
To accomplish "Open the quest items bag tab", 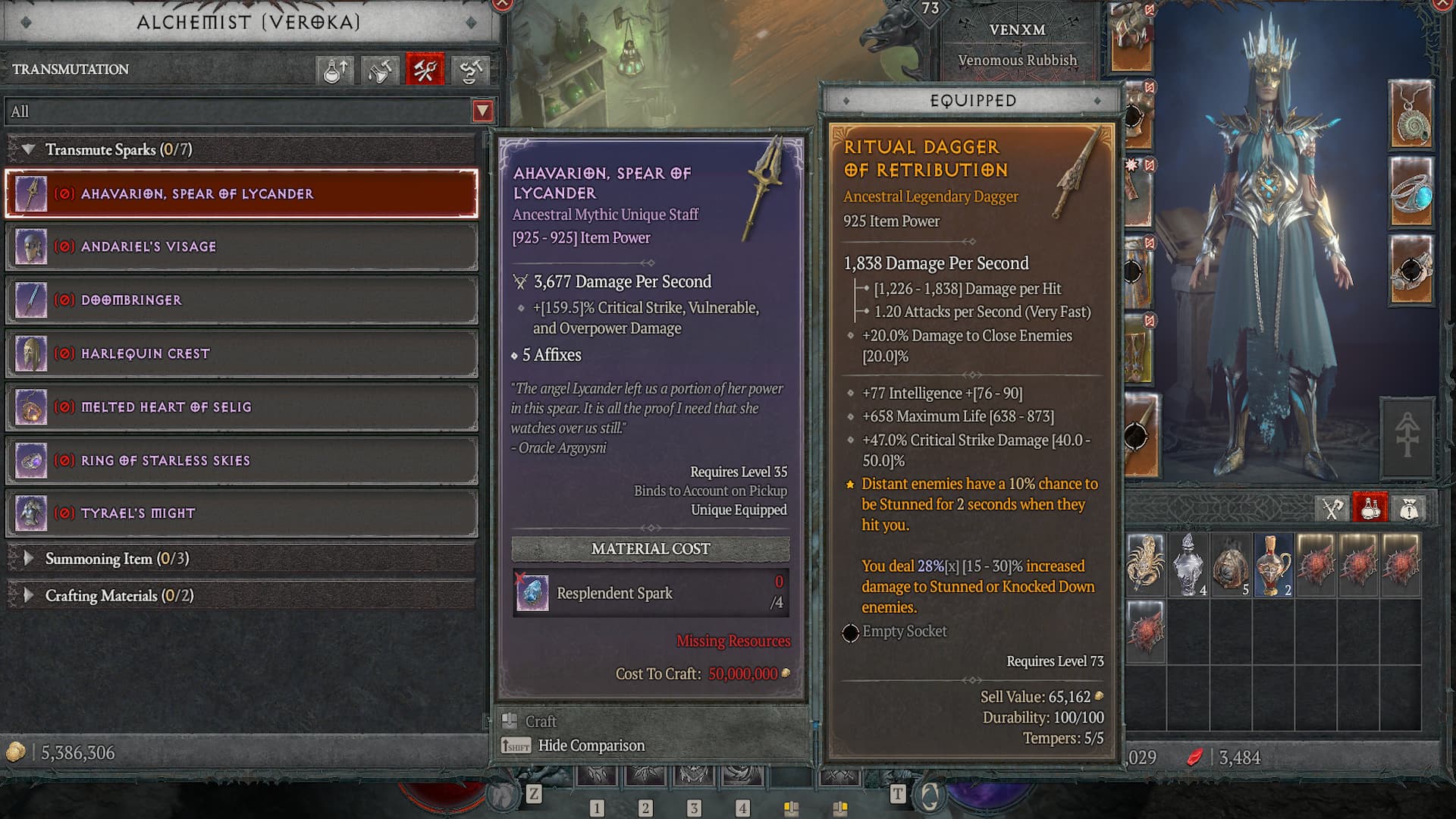I will tap(1407, 507).
